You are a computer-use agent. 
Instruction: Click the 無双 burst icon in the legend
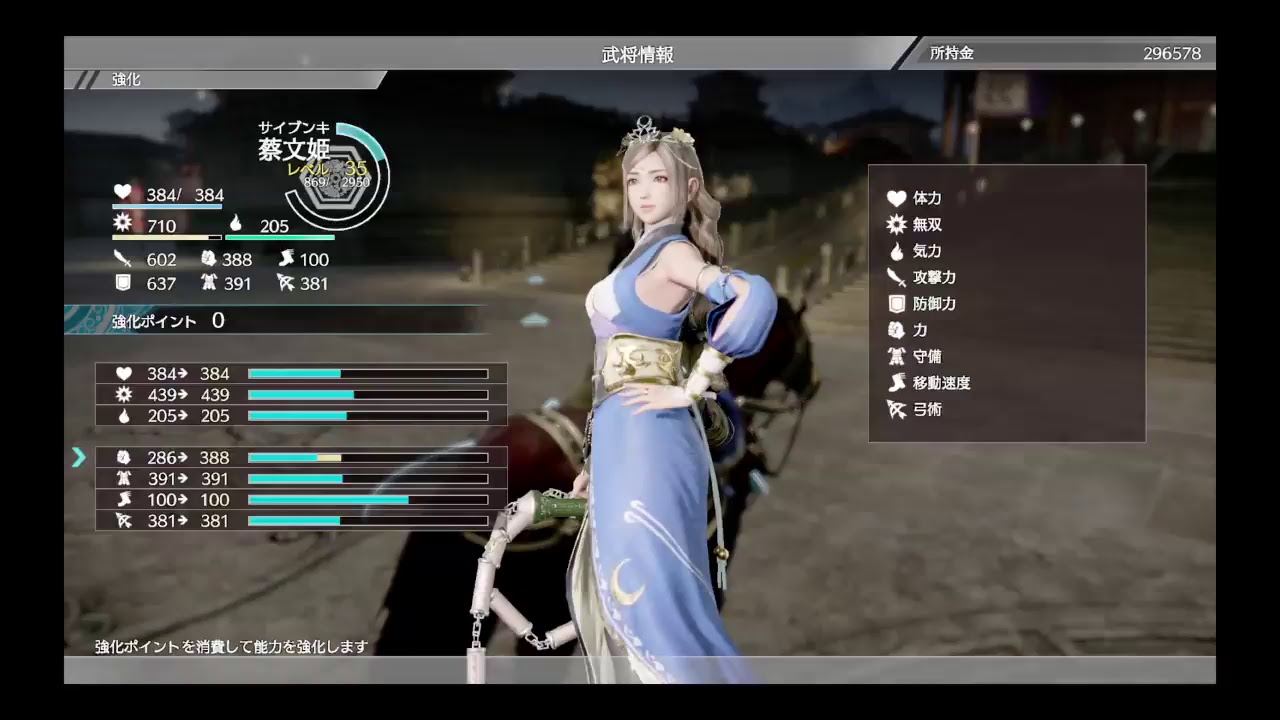pyautogui.click(x=898, y=224)
